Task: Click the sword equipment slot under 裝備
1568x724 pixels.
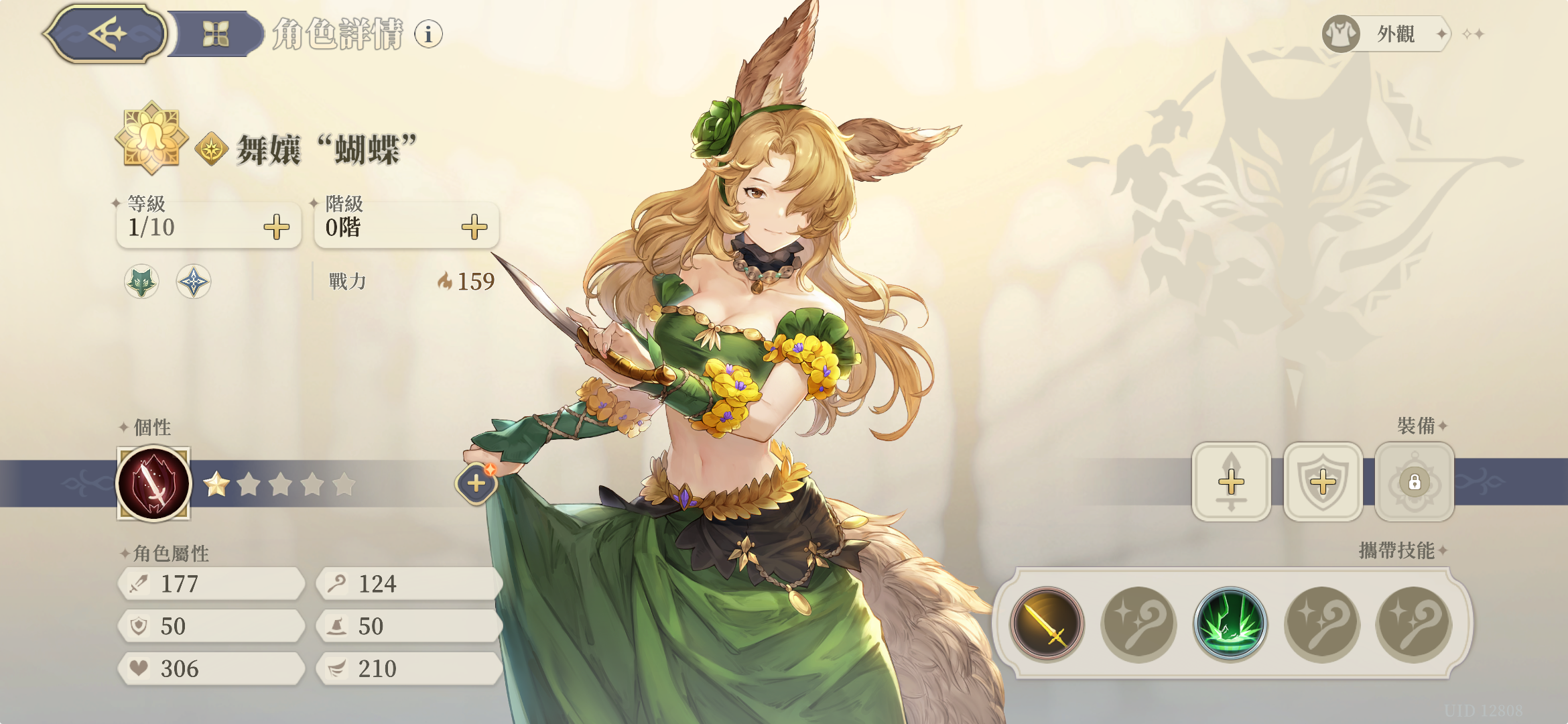Action: click(1232, 481)
